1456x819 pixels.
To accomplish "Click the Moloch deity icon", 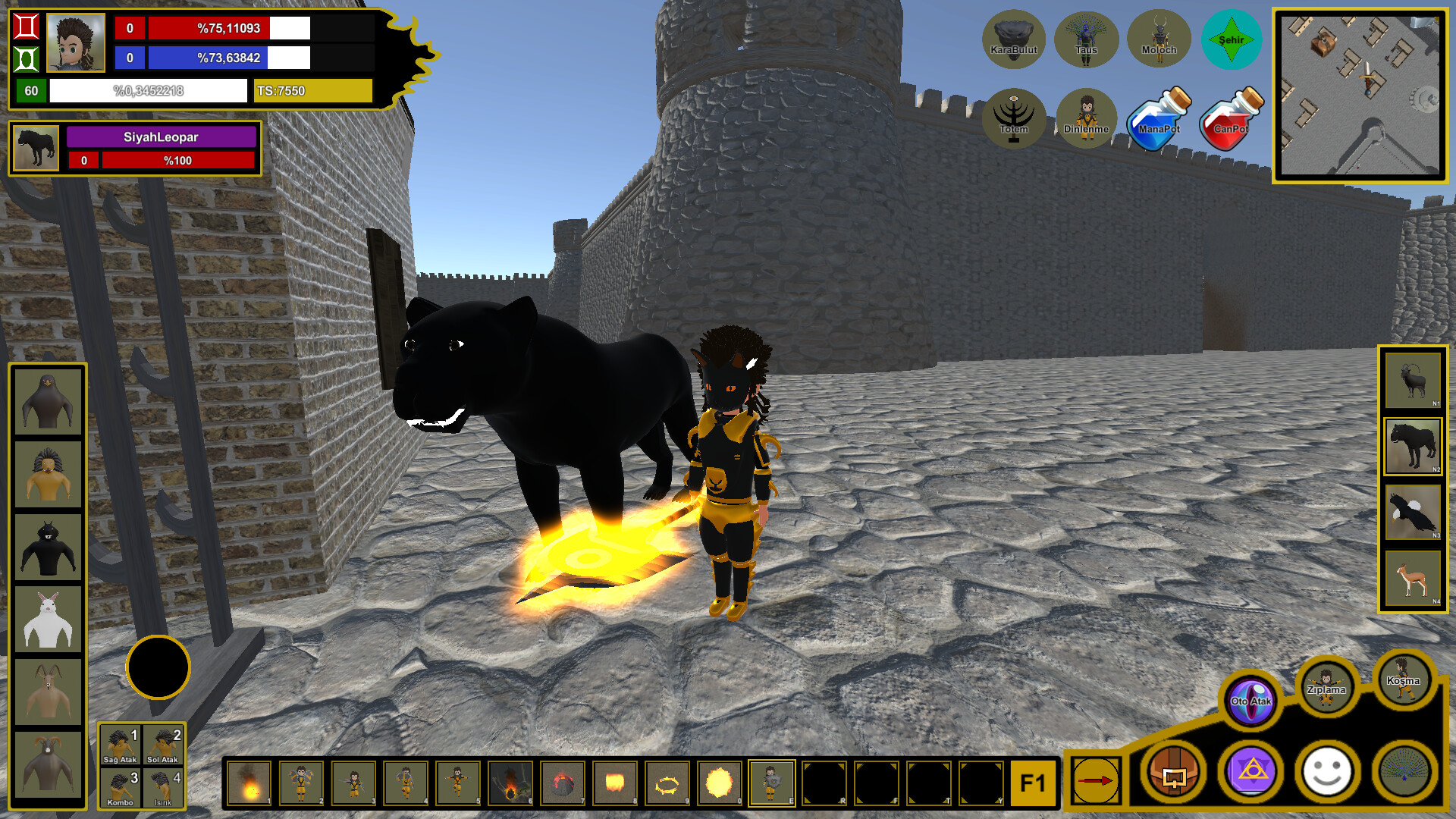I will coord(1158,39).
